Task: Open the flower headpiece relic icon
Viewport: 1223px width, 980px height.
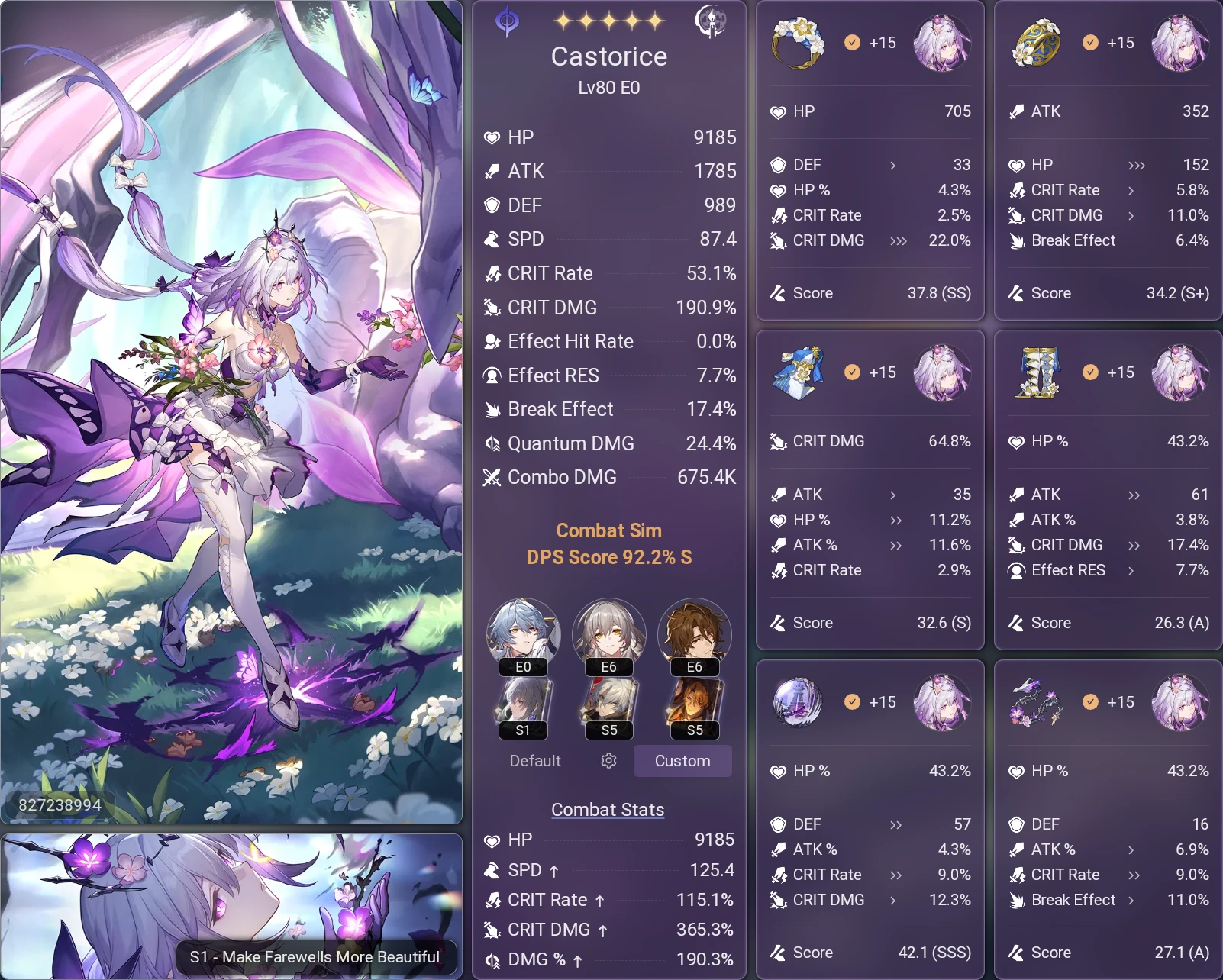Action: [x=798, y=44]
